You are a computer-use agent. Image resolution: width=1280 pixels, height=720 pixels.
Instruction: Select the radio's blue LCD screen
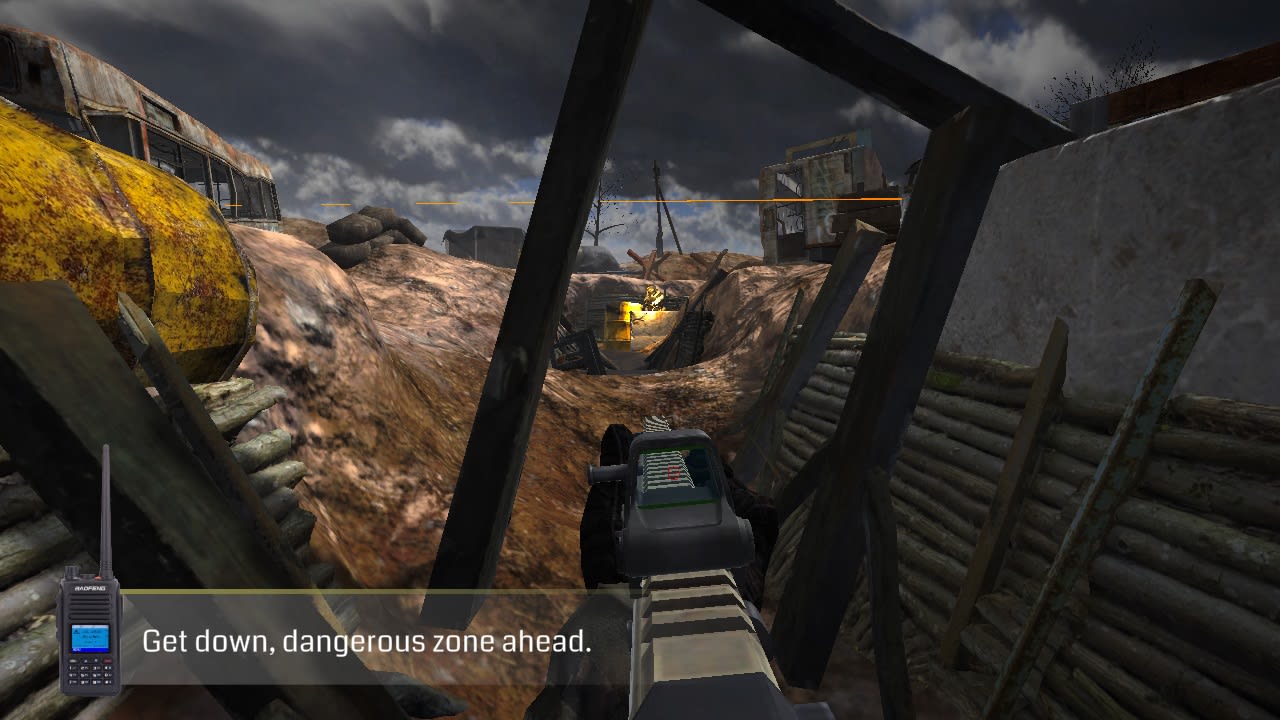coord(90,638)
